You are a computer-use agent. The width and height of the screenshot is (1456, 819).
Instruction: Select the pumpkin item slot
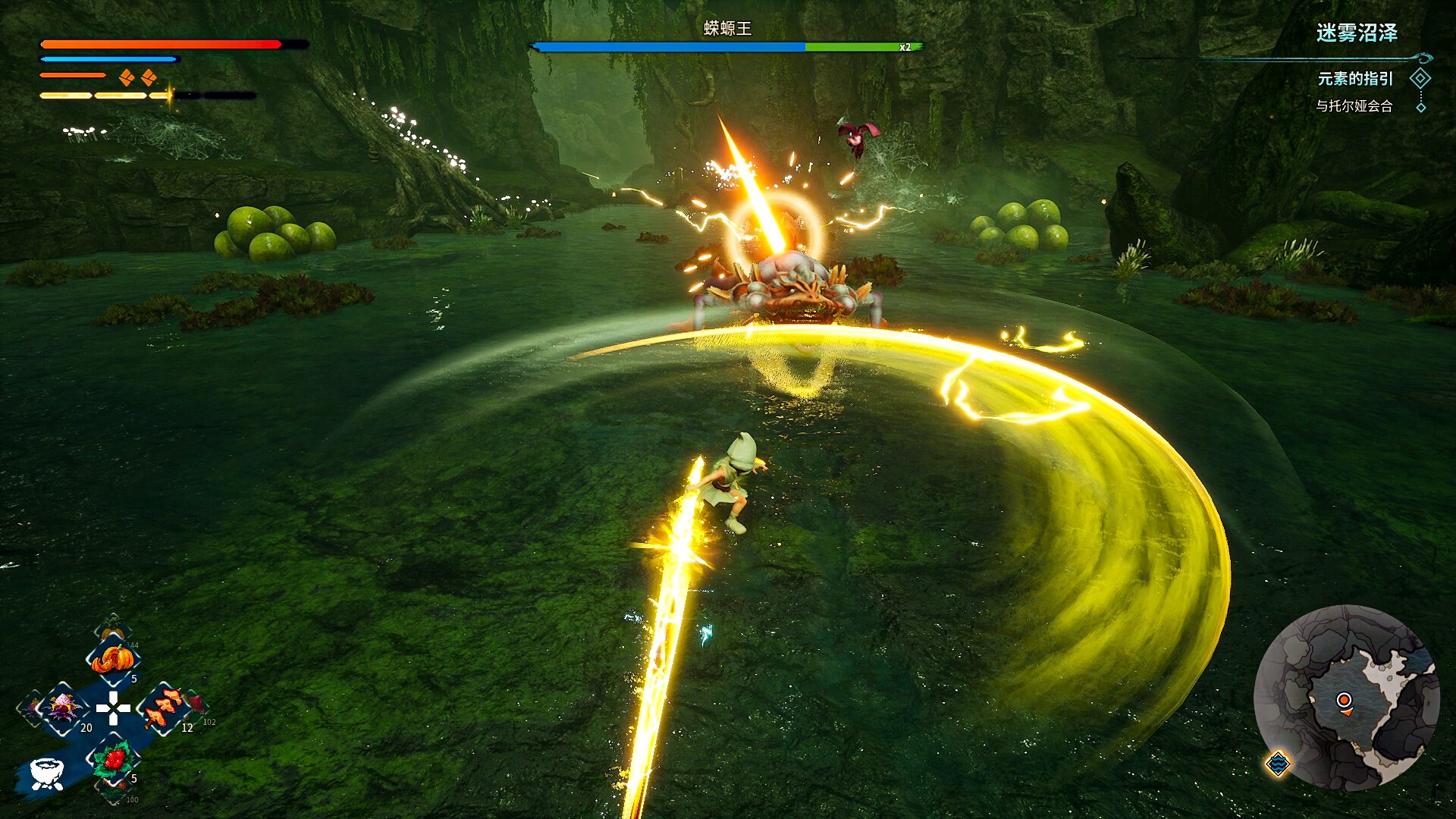tap(112, 659)
